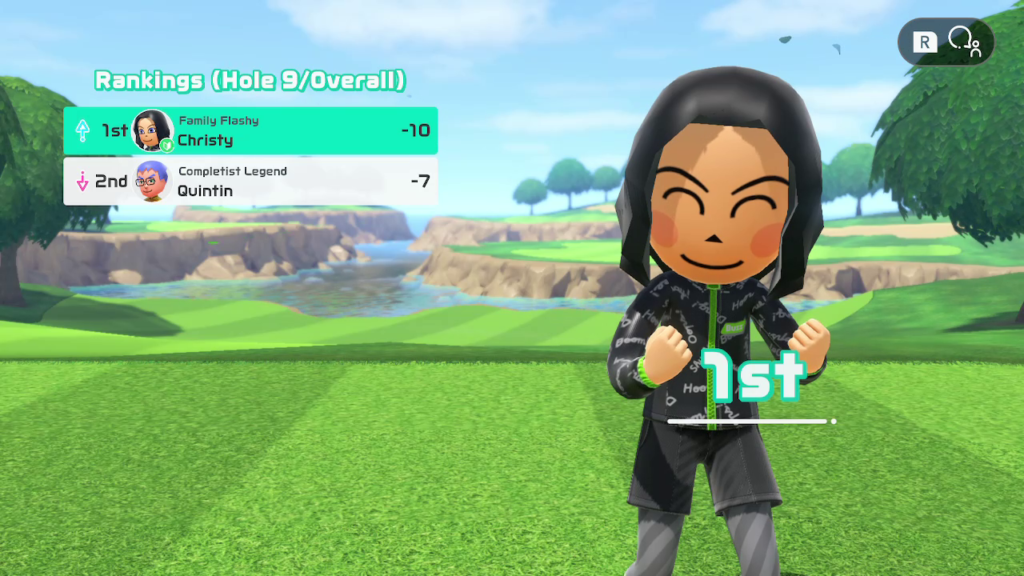
Task: Click Quintin's Mii avatar portrait
Action: click(152, 181)
